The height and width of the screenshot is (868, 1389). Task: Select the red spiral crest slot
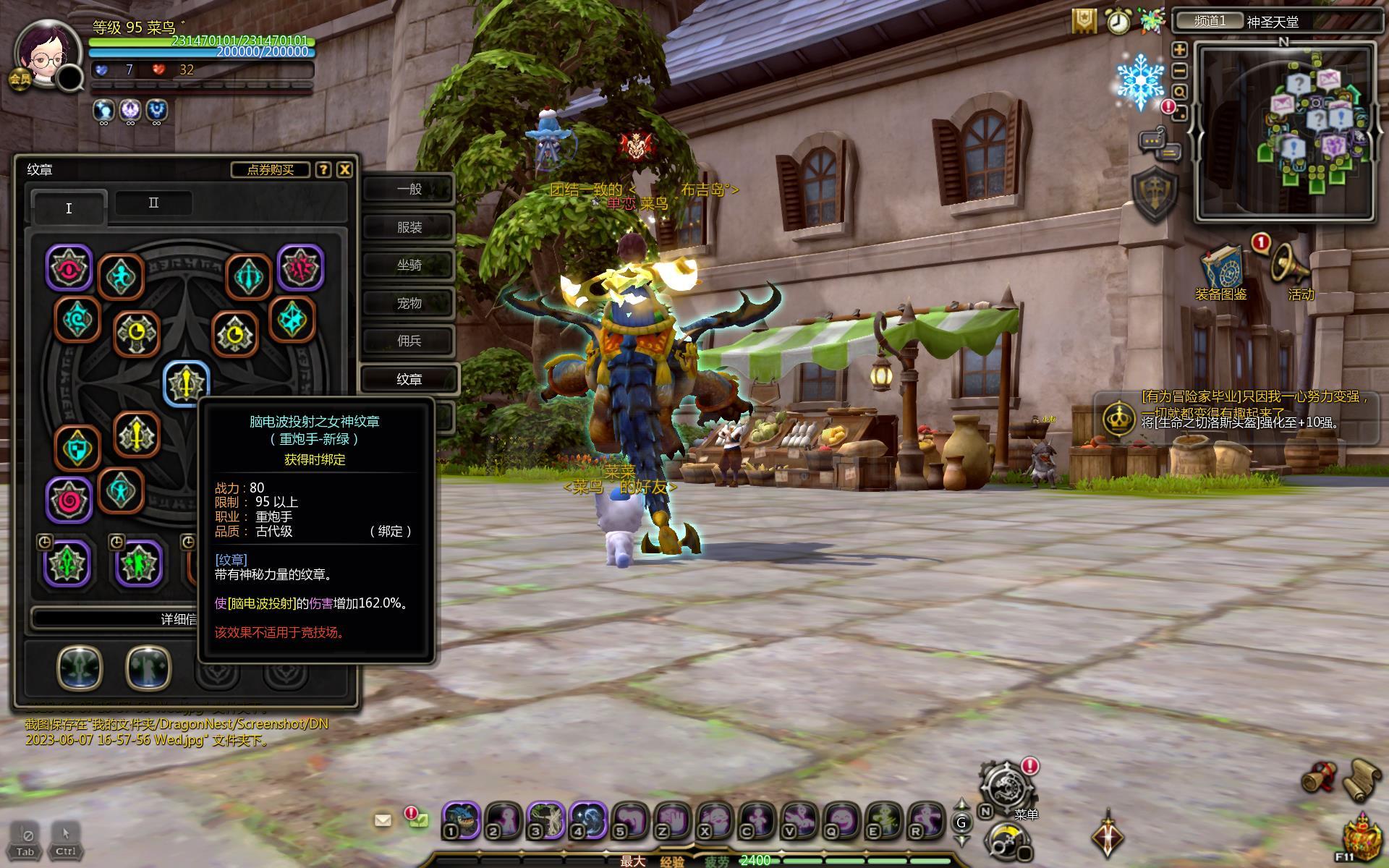[x=69, y=499]
